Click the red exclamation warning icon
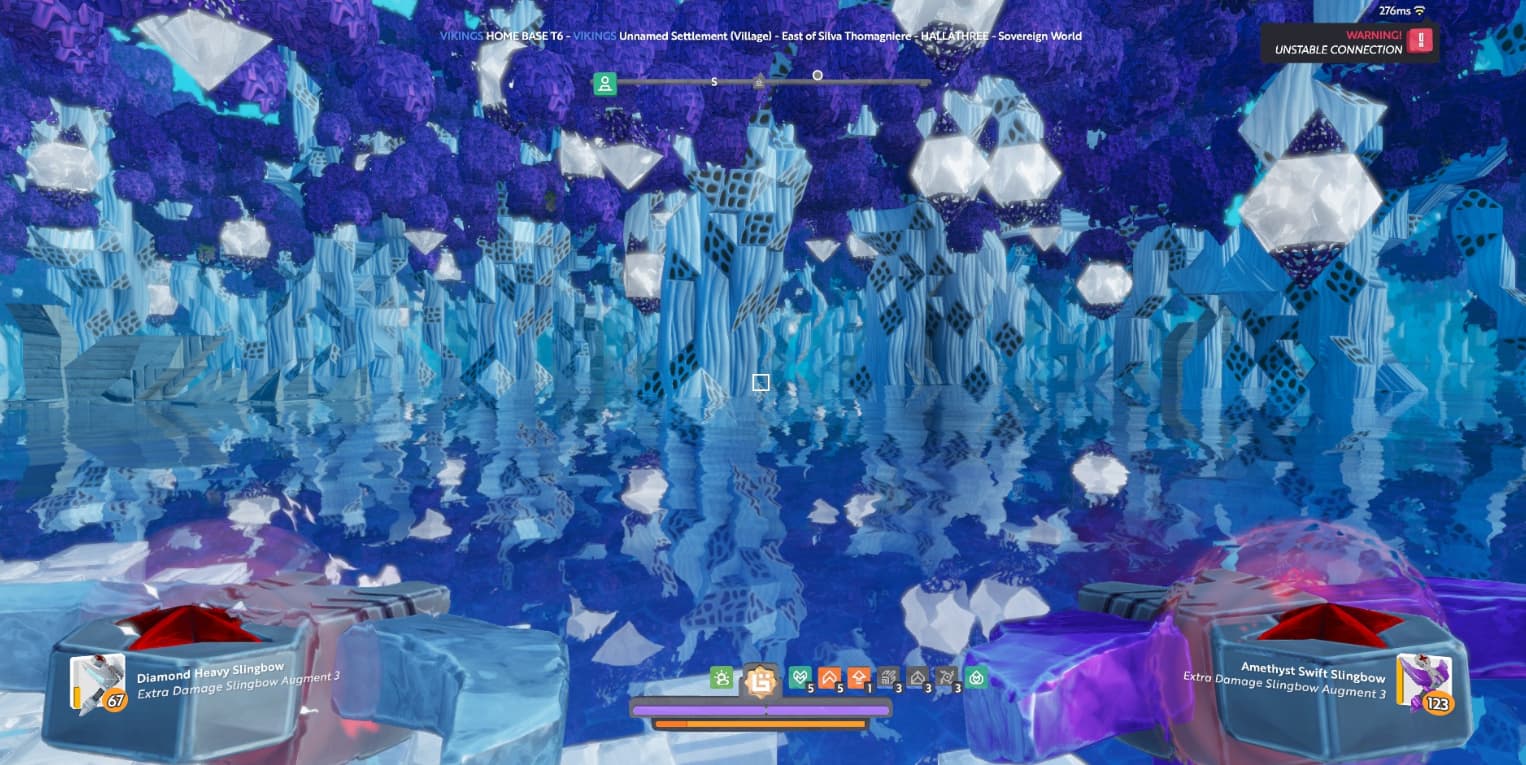The image size is (1526, 765). pyautogui.click(x=1420, y=41)
